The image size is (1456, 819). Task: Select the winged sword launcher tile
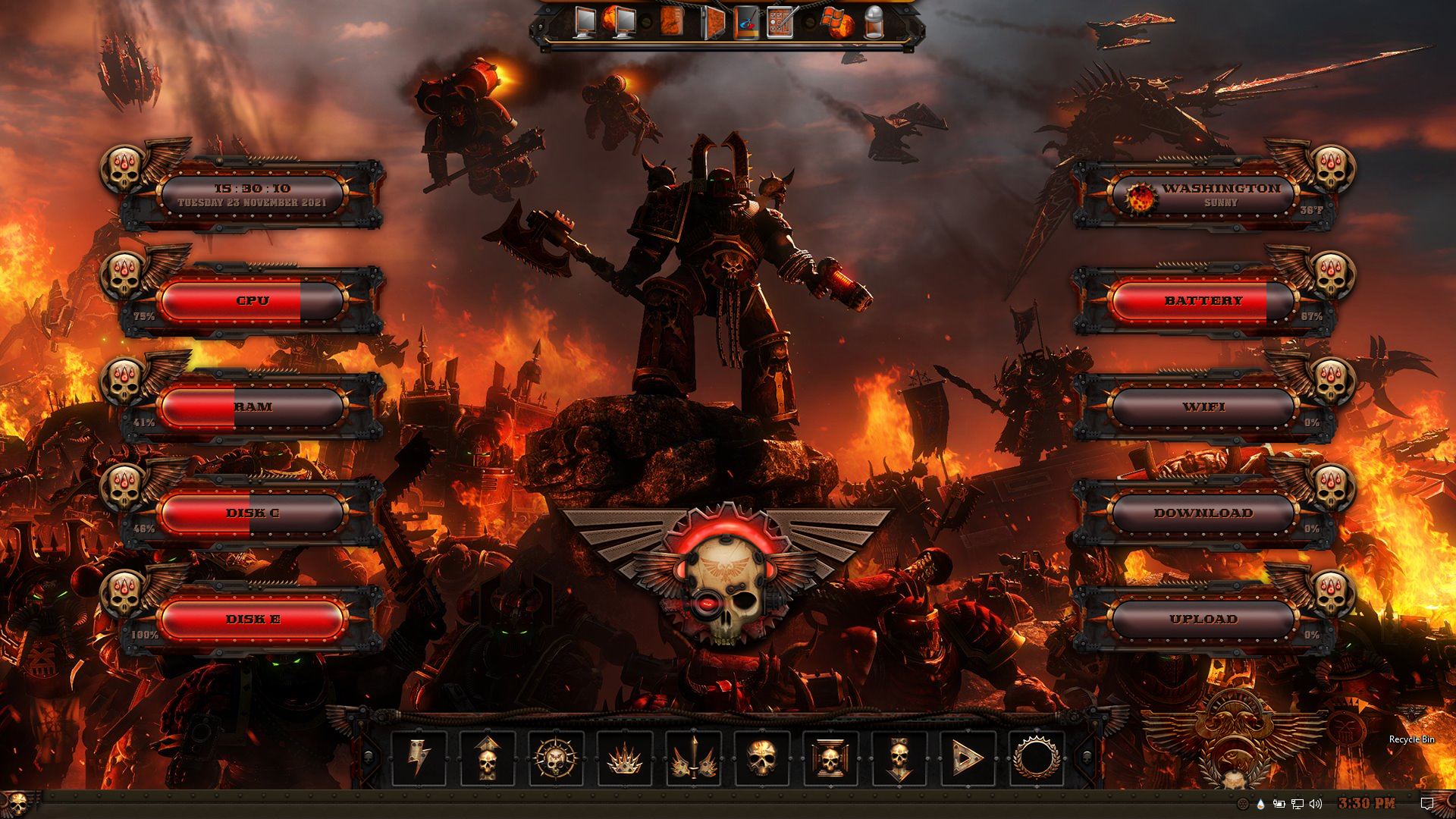point(693,758)
